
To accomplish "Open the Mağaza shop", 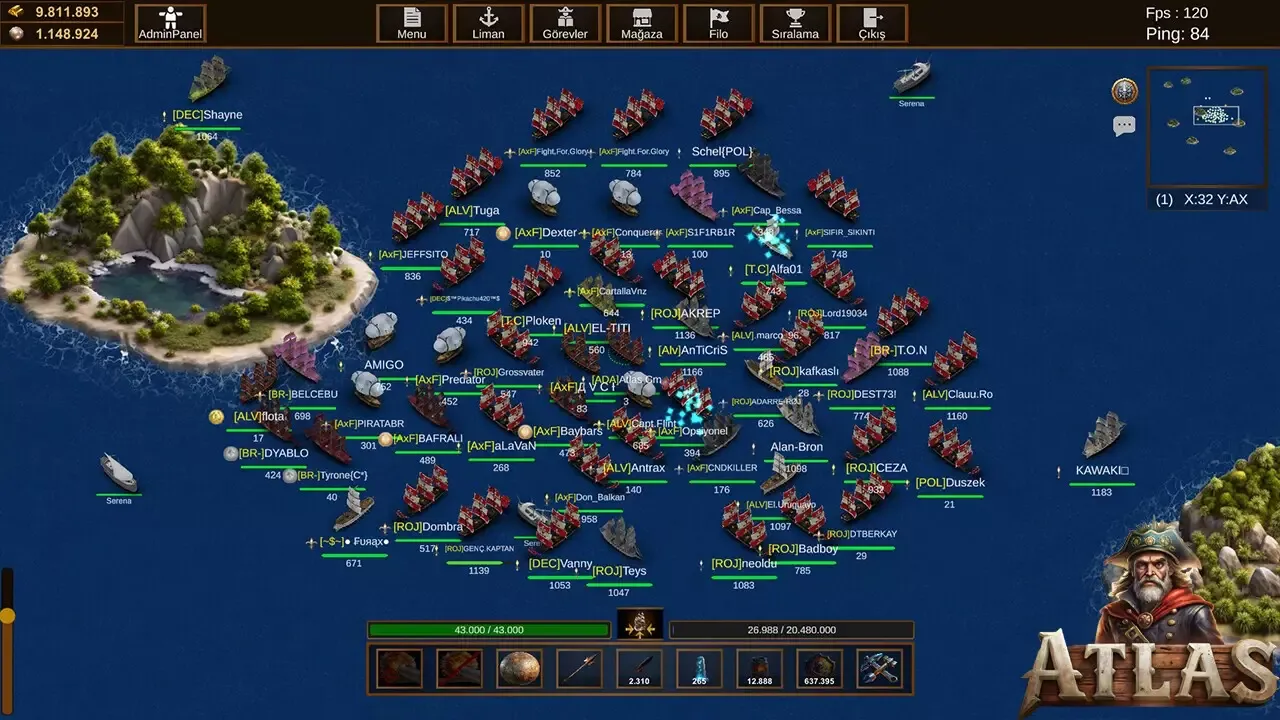I will [641, 23].
